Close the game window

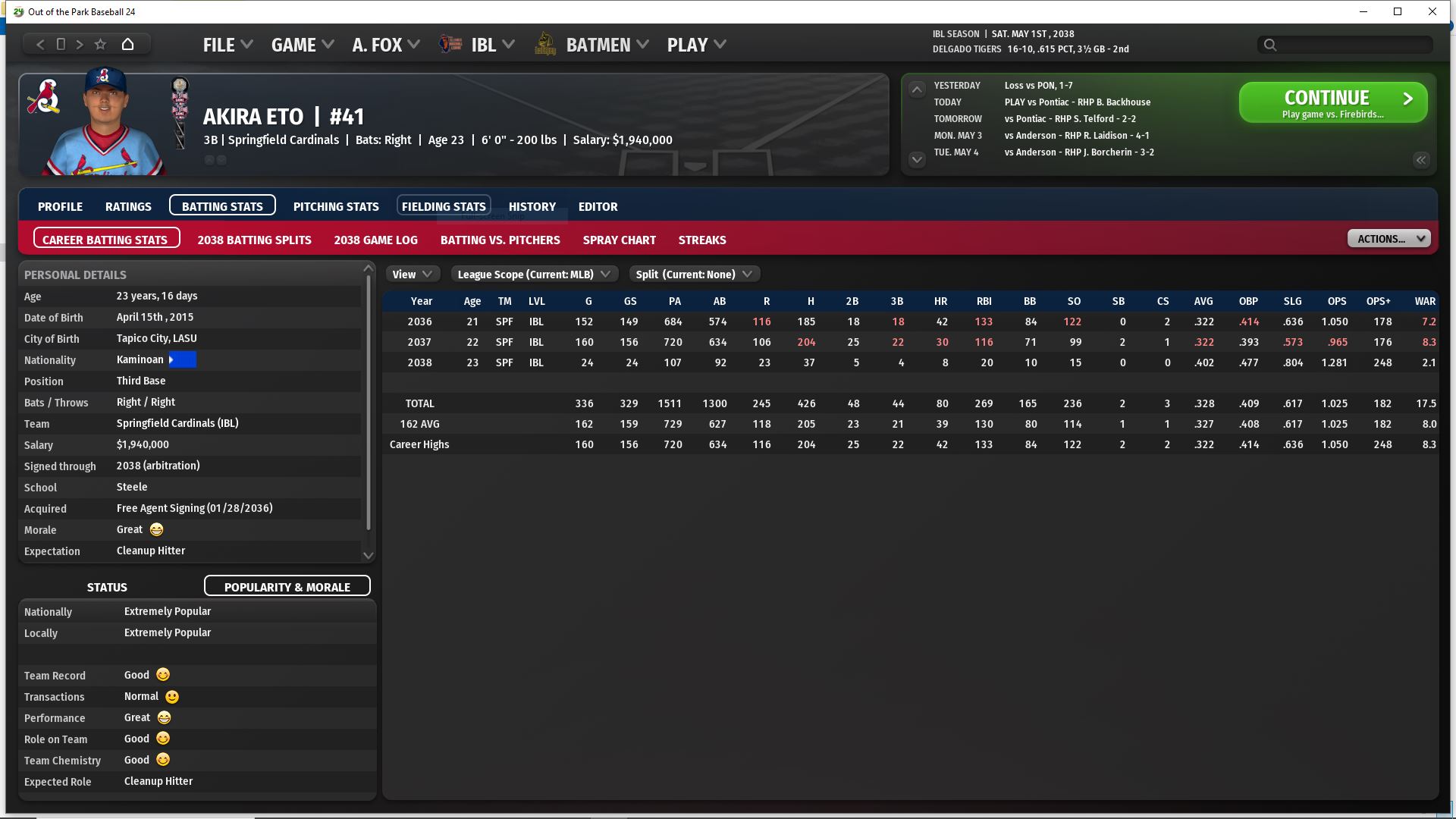click(1432, 11)
